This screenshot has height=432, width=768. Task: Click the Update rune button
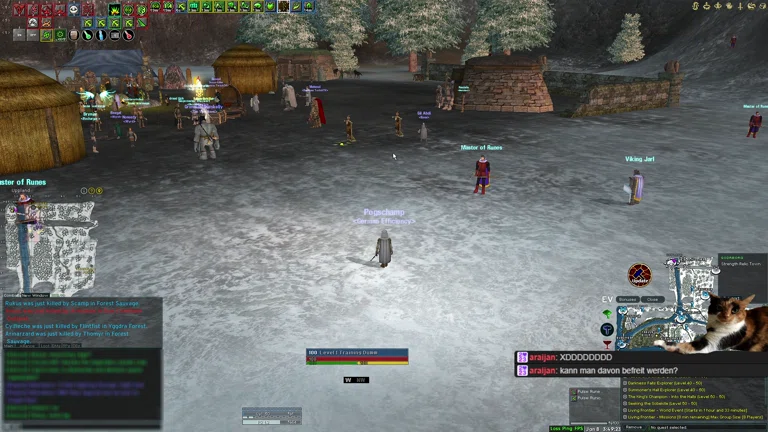pos(640,275)
